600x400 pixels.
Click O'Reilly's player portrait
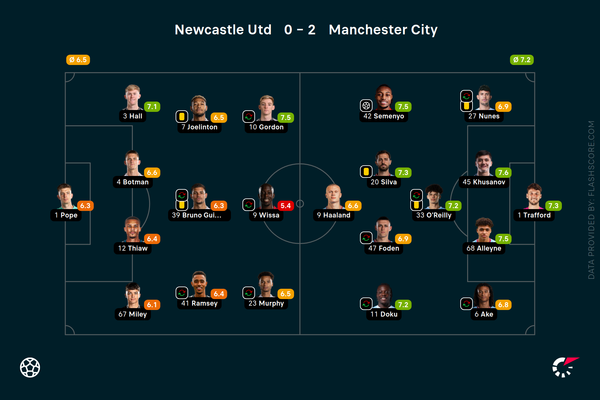433,196
